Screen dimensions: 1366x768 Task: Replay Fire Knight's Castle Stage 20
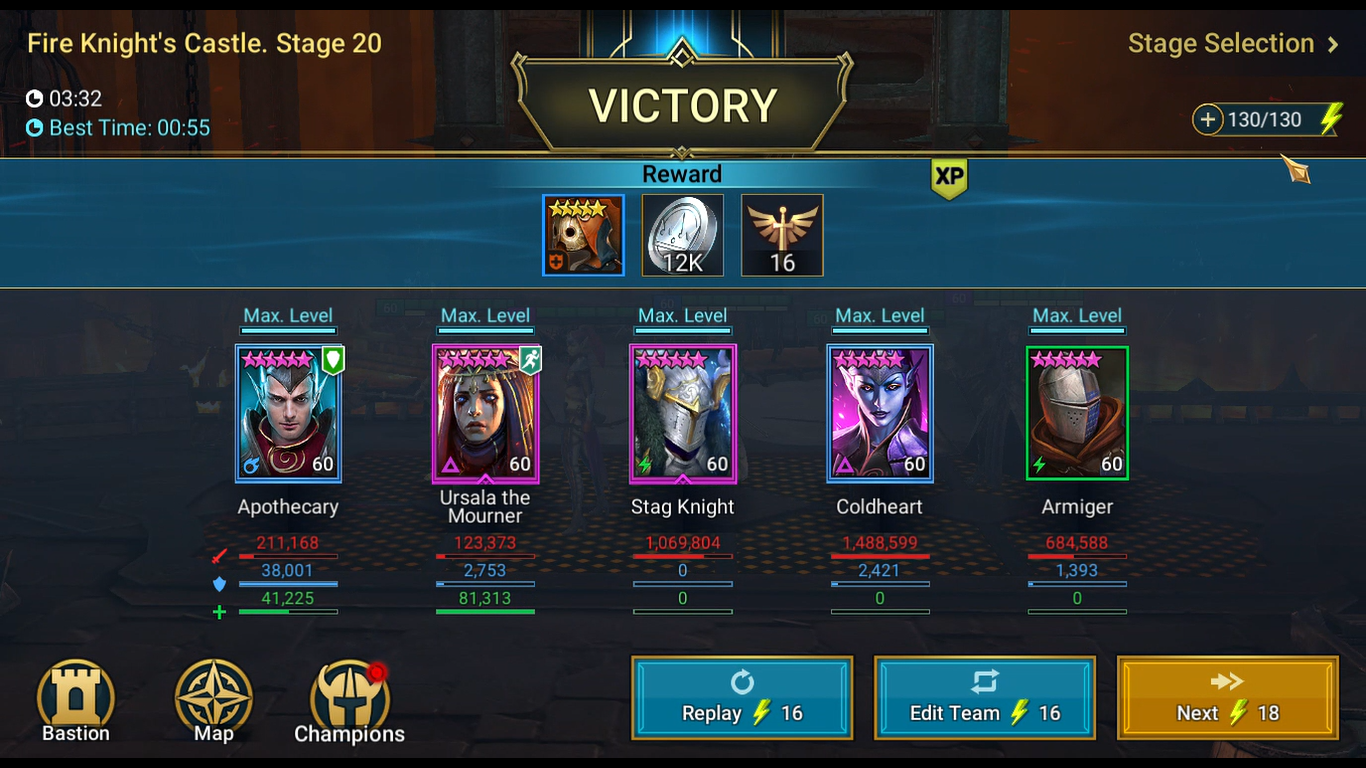coord(741,697)
